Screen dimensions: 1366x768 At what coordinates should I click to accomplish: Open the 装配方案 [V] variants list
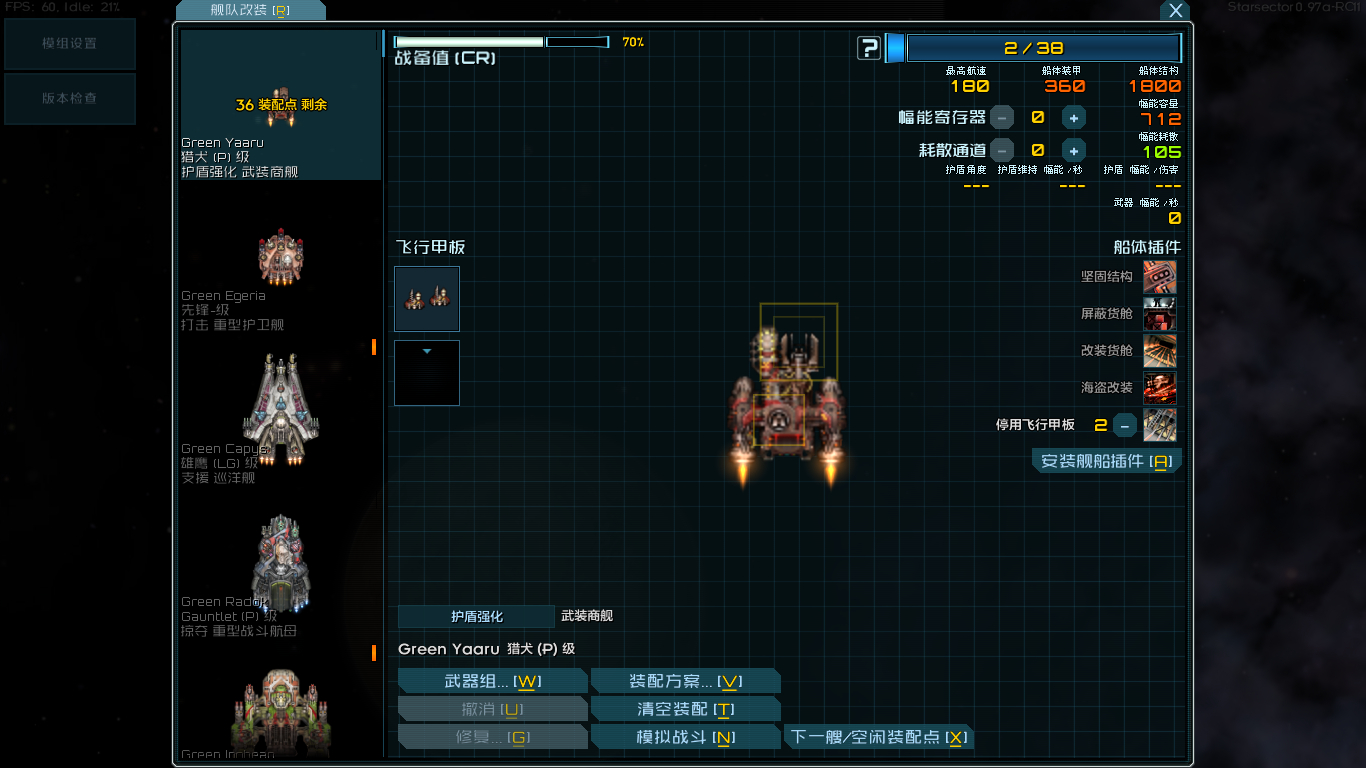[686, 680]
